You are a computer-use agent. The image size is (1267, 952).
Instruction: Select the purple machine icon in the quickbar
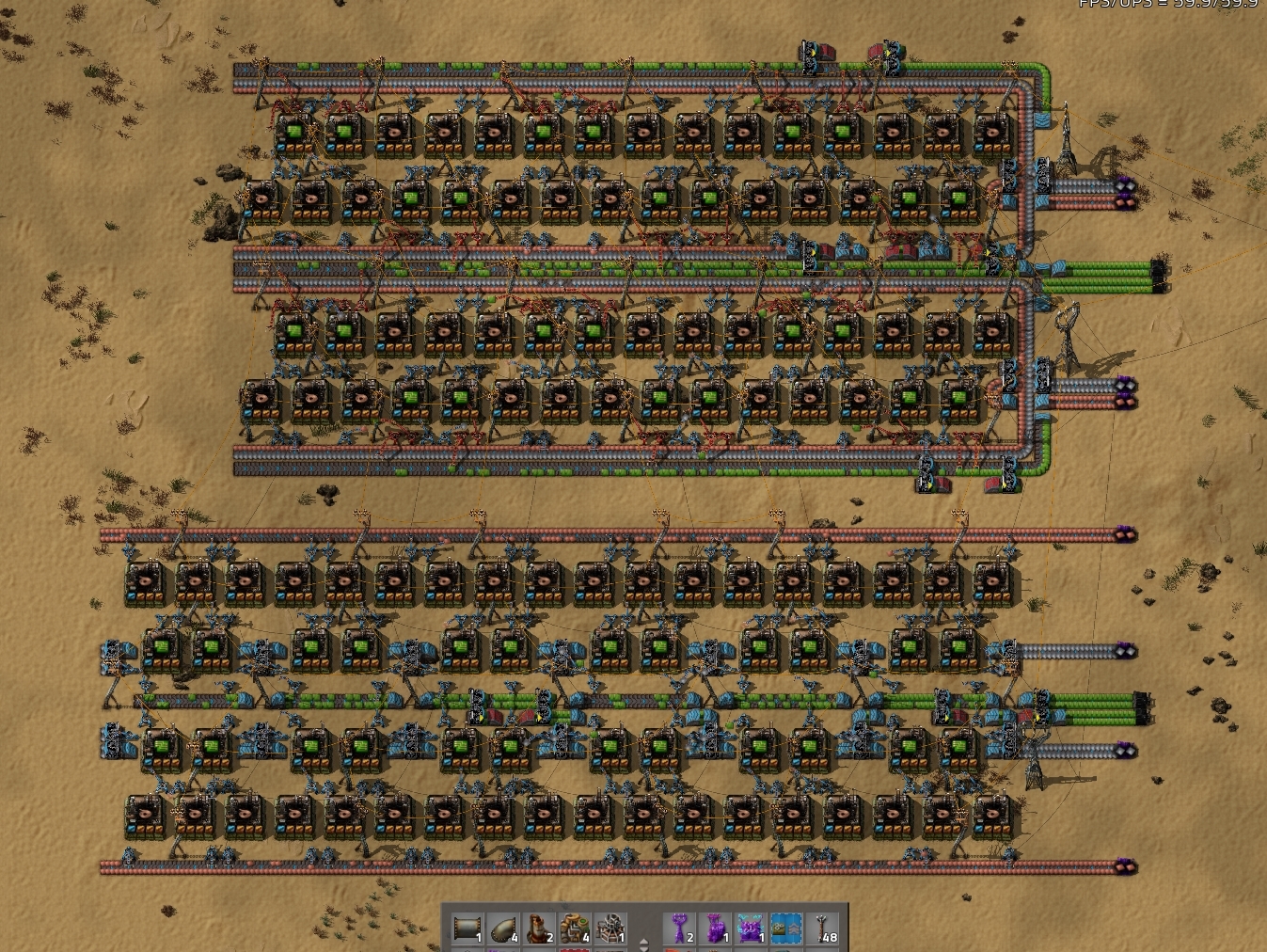click(x=752, y=927)
